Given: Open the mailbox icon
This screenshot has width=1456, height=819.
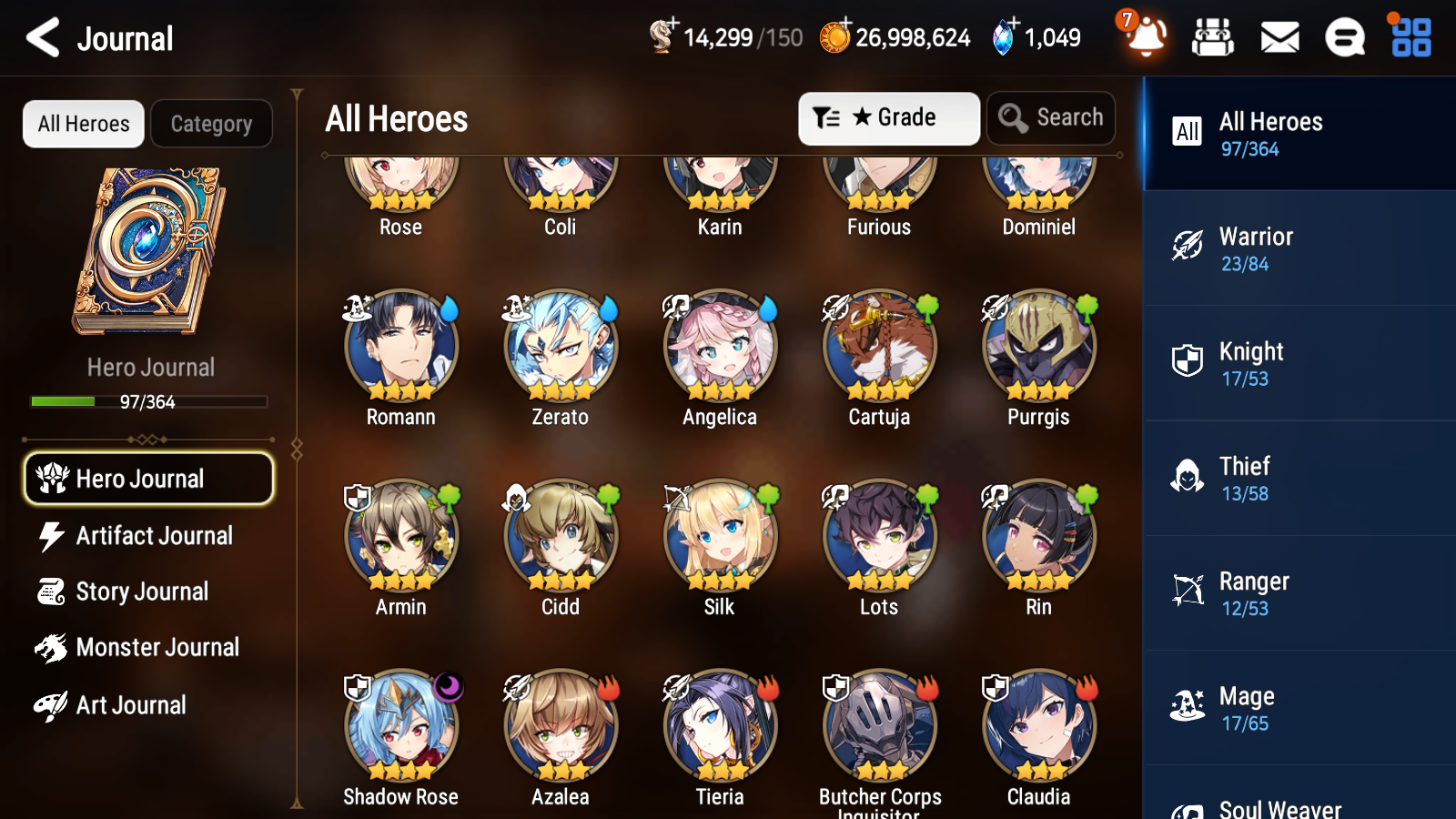Looking at the screenshot, I should (x=1279, y=38).
